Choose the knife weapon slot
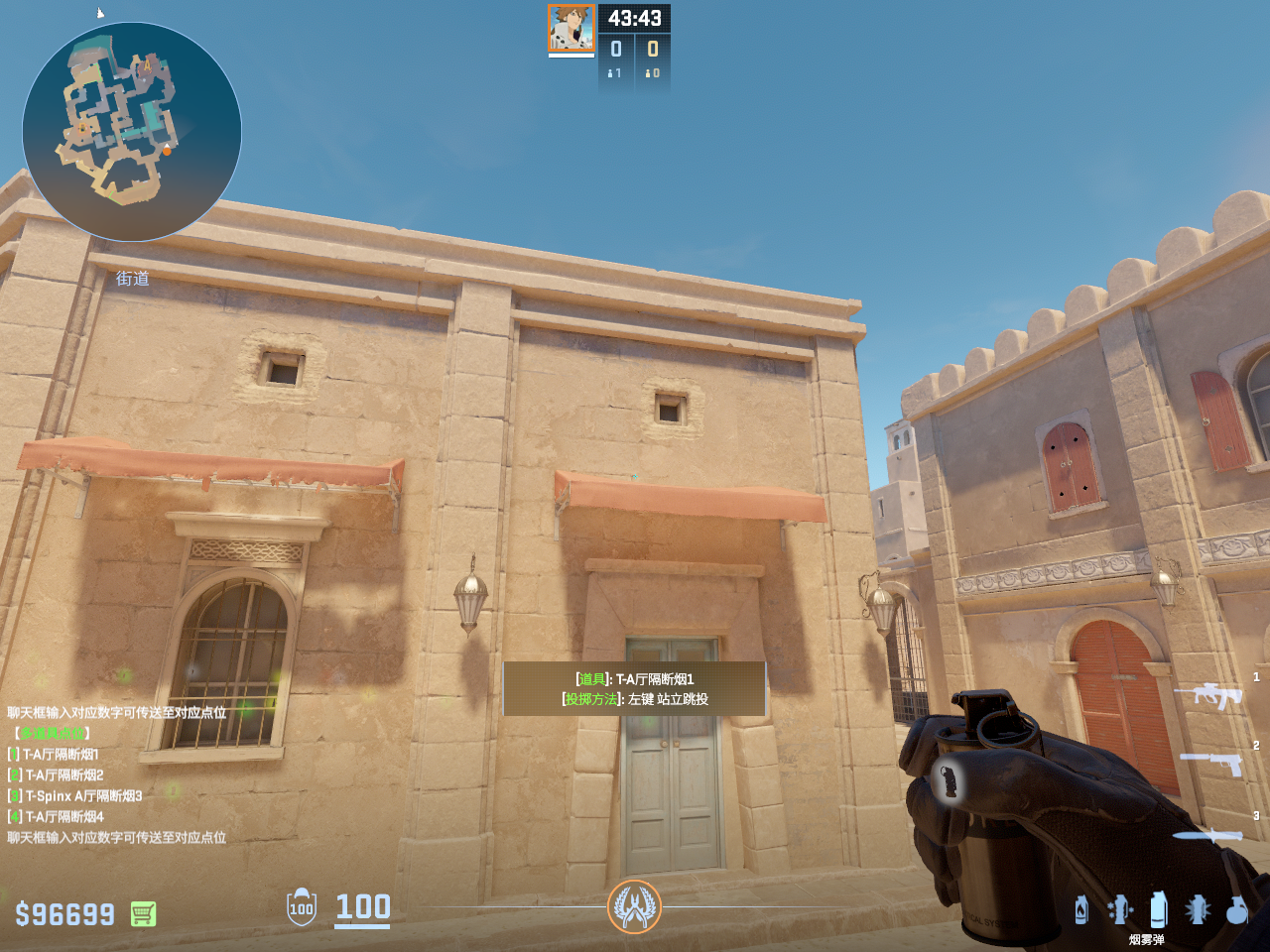Image resolution: width=1270 pixels, height=952 pixels. (x=1207, y=835)
